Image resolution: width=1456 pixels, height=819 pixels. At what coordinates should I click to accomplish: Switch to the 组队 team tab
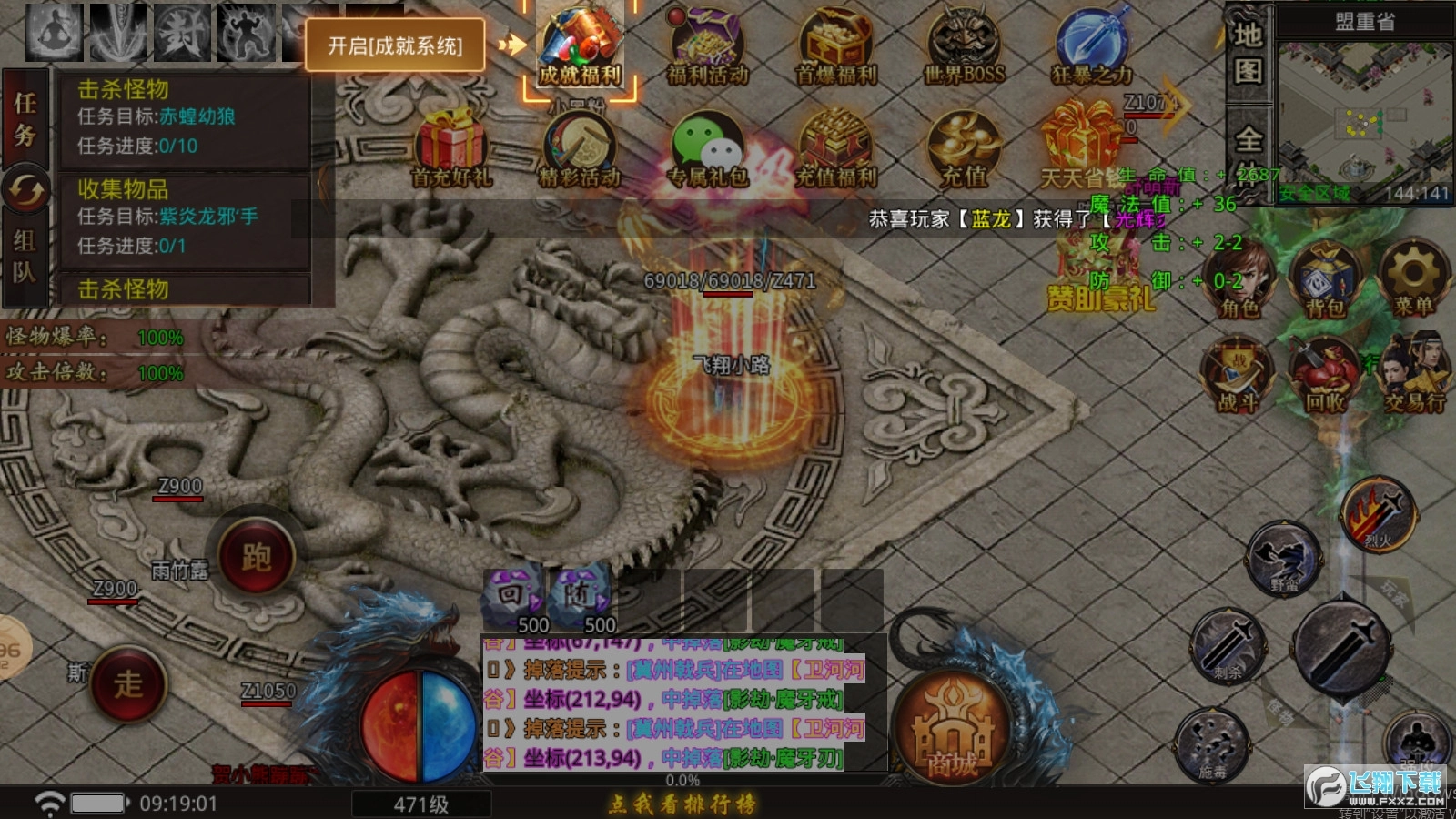[25, 250]
